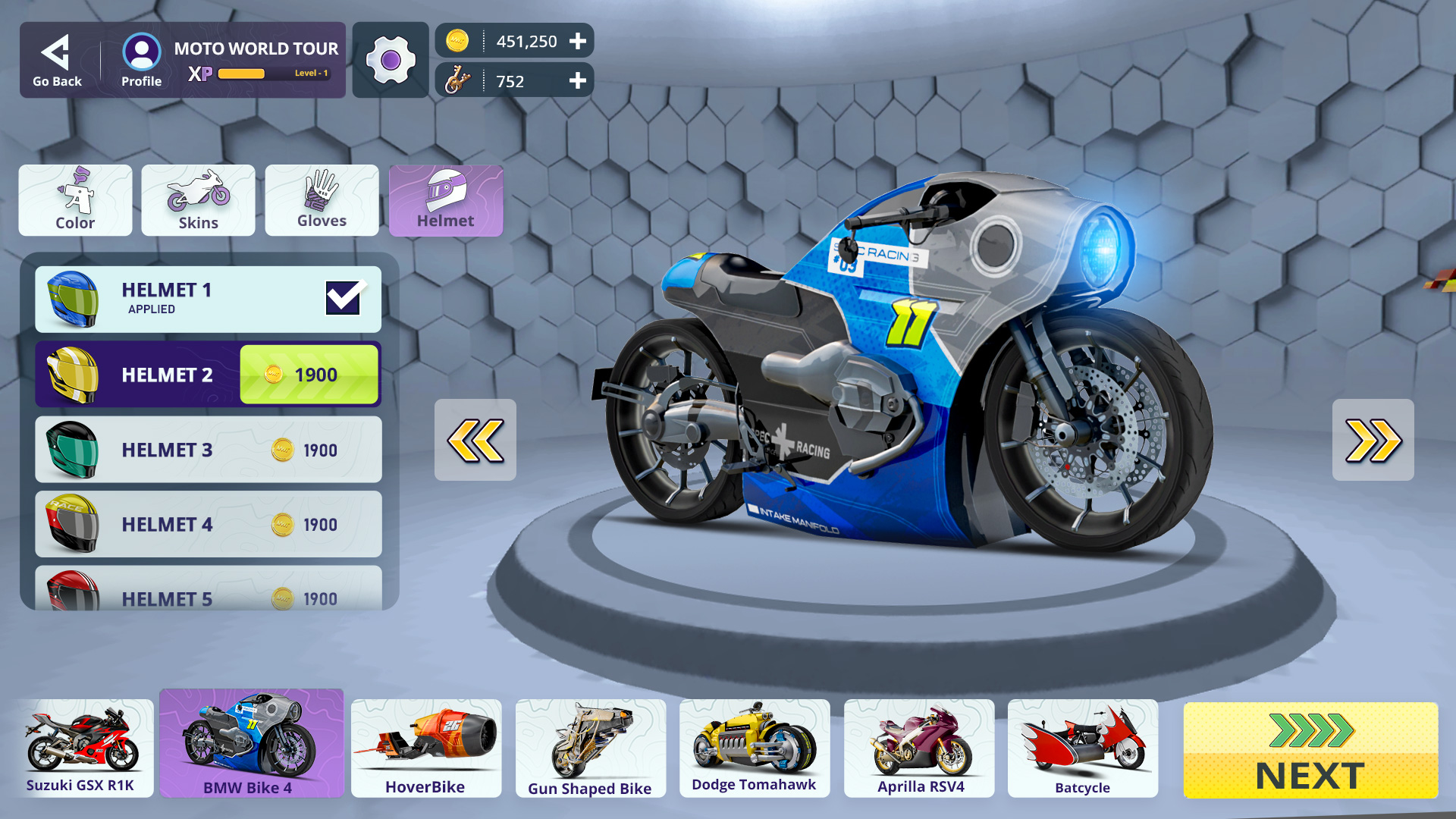
Task: Add more wrenches with the plus icon
Action: 579,80
